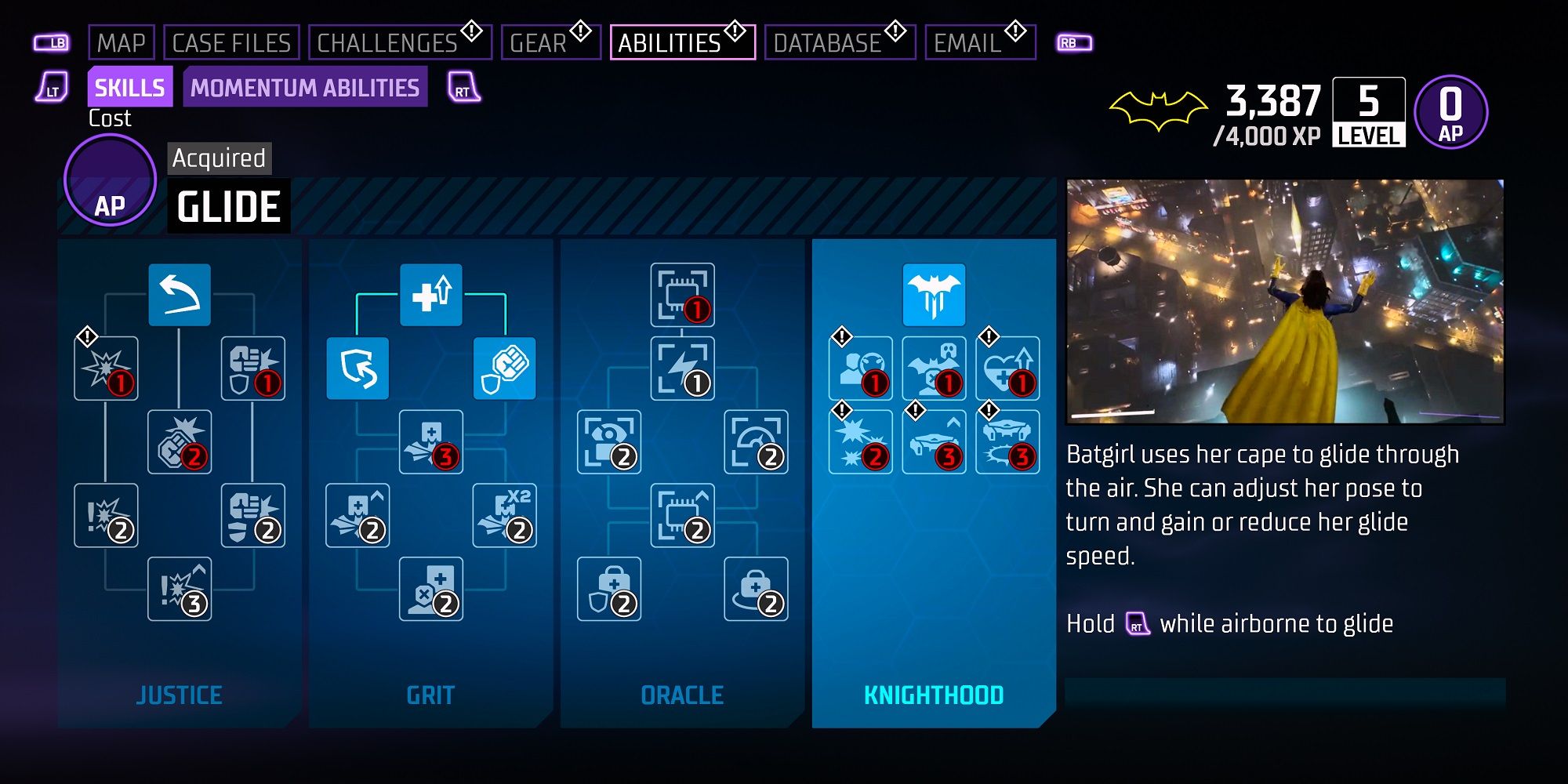Screen dimensions: 1568x784
Task: Open the GEAR tab
Action: click(x=537, y=43)
